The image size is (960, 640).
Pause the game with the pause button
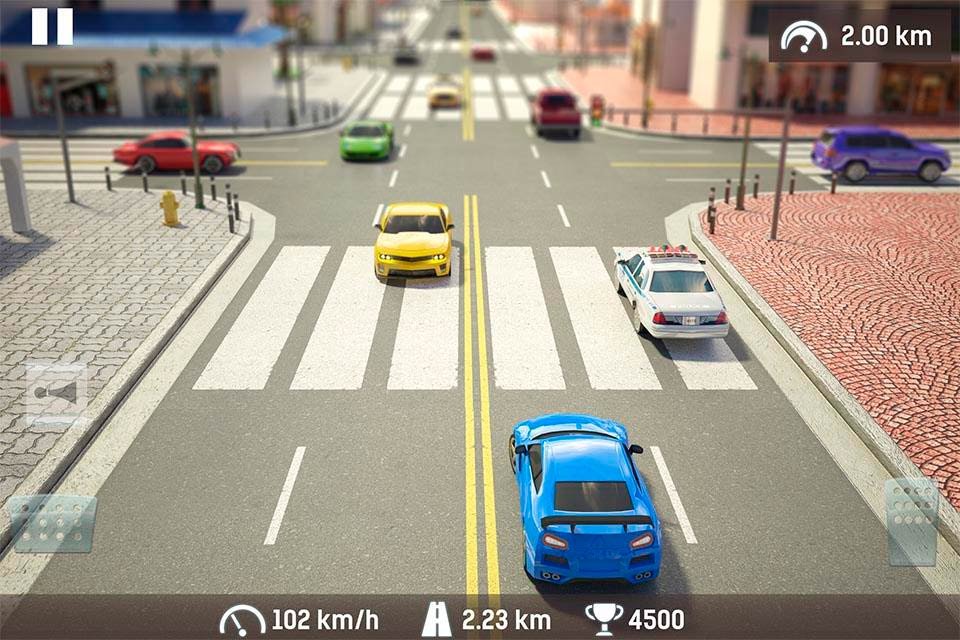pyautogui.click(x=52, y=27)
